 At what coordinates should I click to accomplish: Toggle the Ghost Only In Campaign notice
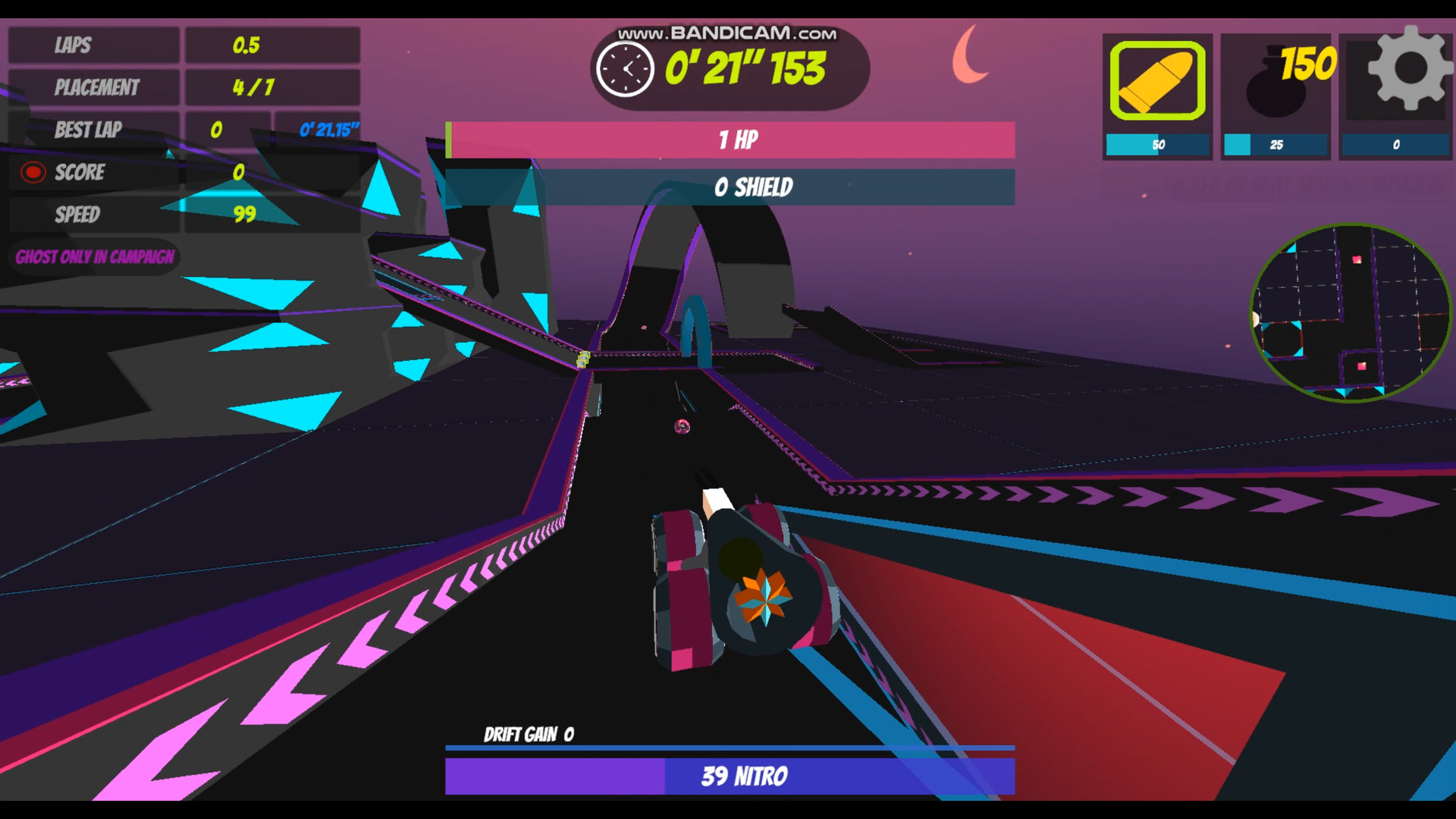94,258
